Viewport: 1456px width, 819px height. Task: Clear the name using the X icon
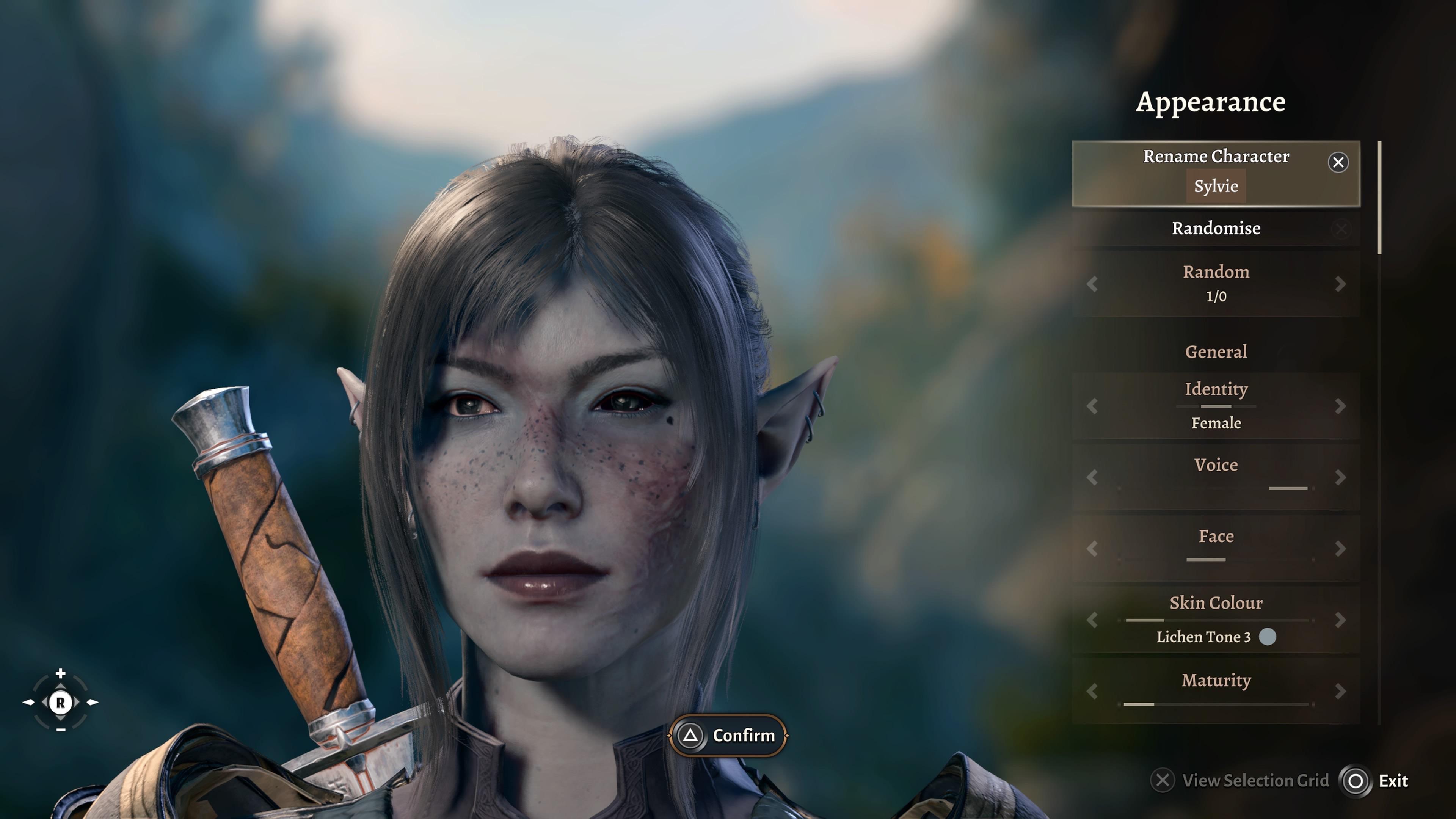tap(1338, 163)
